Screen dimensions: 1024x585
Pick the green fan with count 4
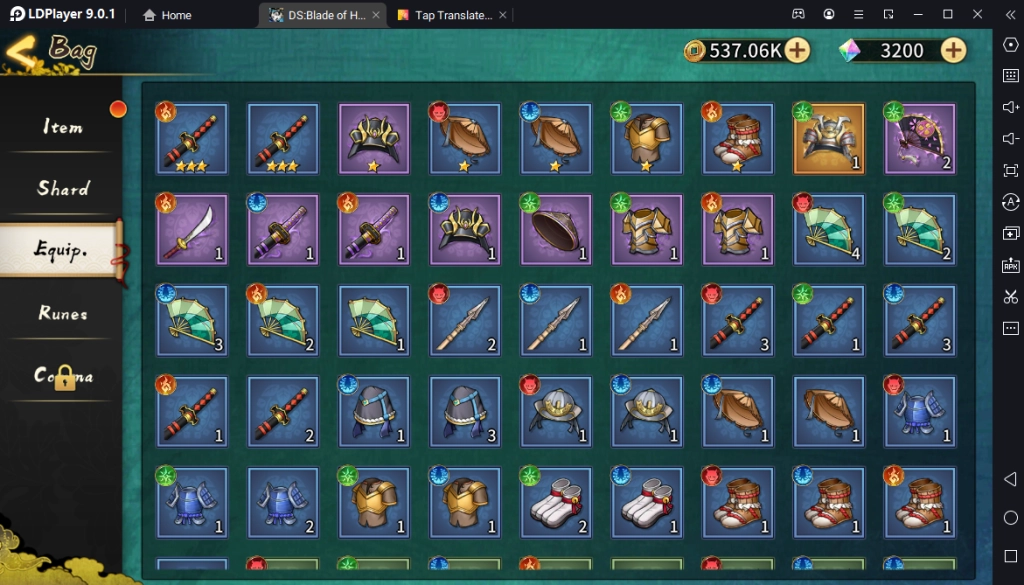click(828, 230)
